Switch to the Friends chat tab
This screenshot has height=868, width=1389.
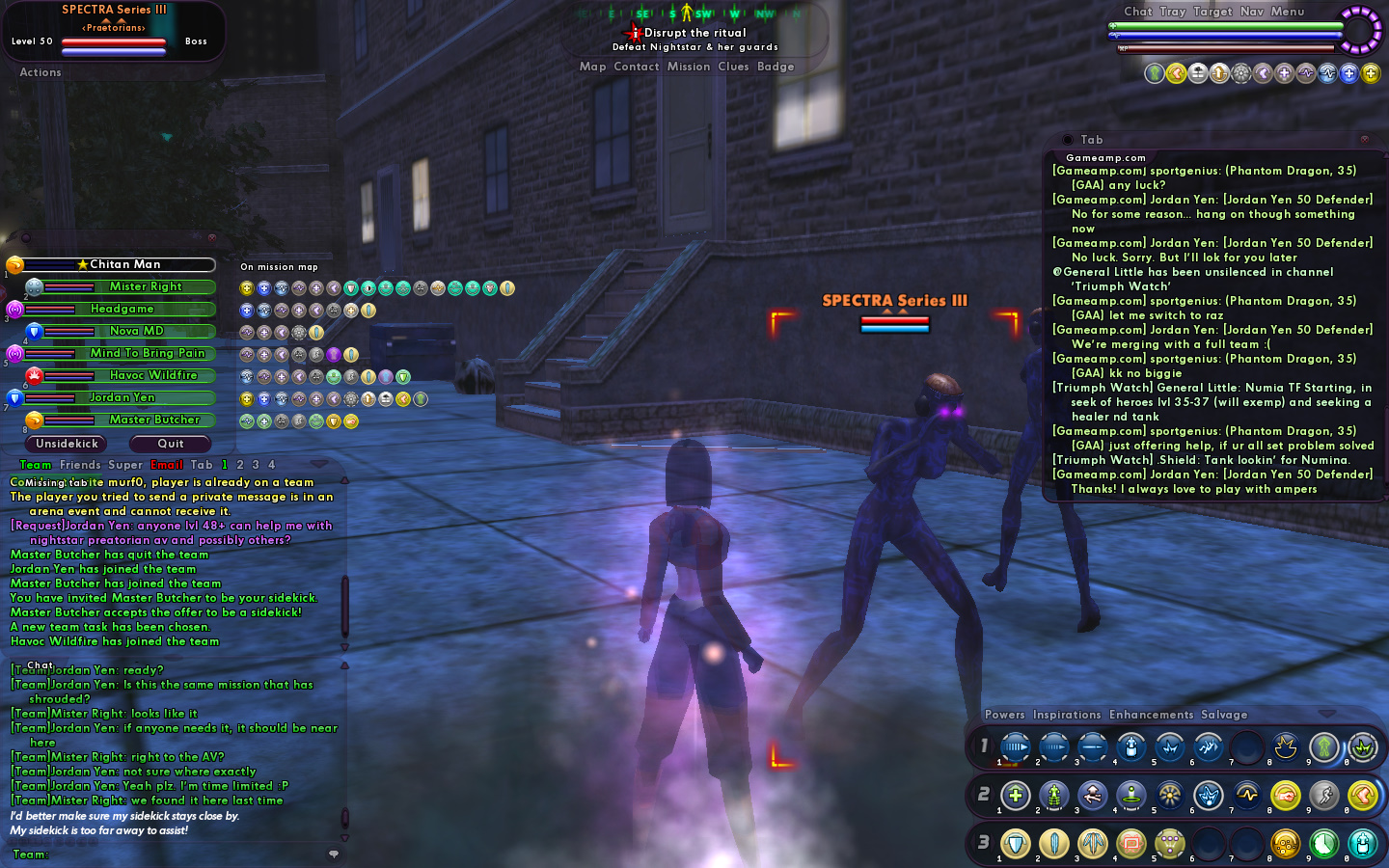click(80, 465)
